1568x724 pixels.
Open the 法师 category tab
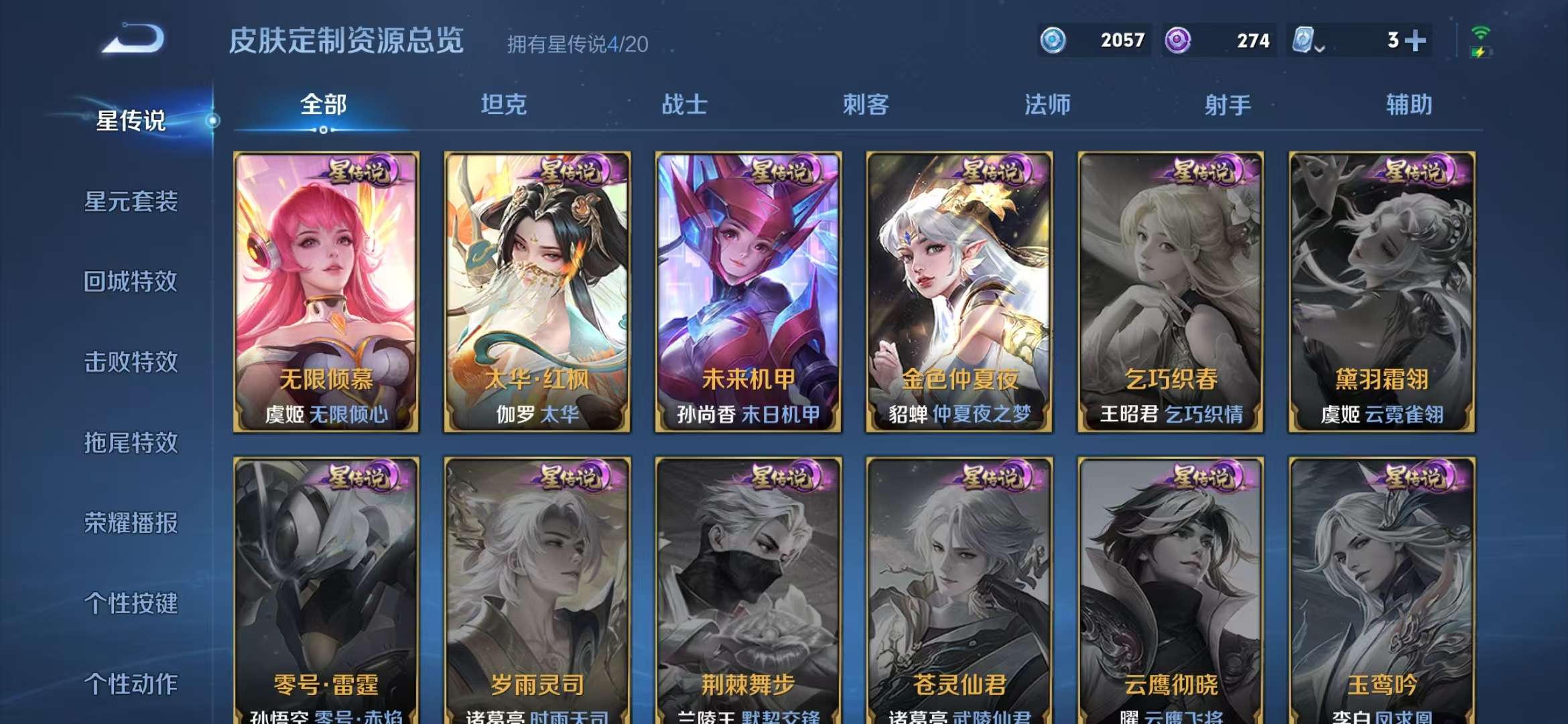pyautogui.click(x=1048, y=105)
